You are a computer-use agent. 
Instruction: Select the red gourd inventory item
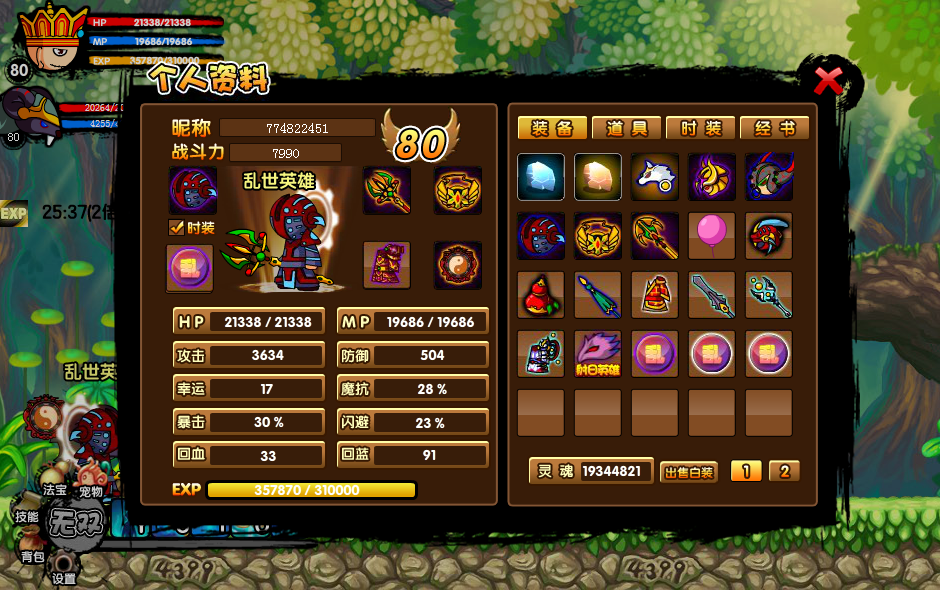[x=541, y=295]
